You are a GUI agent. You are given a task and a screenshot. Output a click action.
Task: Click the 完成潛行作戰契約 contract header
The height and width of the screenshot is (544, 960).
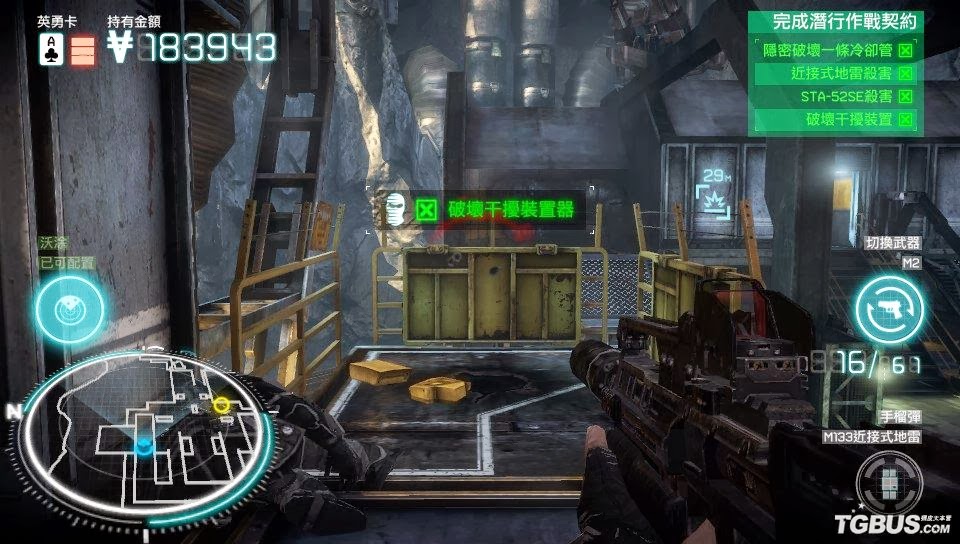[838, 21]
